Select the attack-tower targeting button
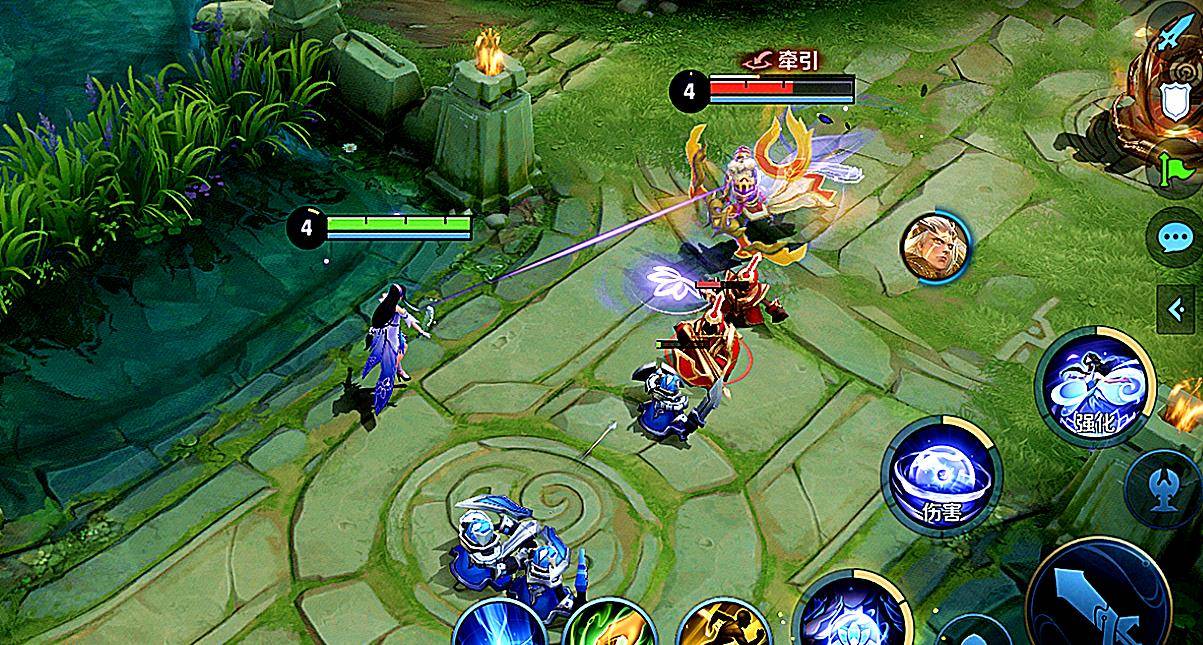 pyautogui.click(x=1159, y=487)
